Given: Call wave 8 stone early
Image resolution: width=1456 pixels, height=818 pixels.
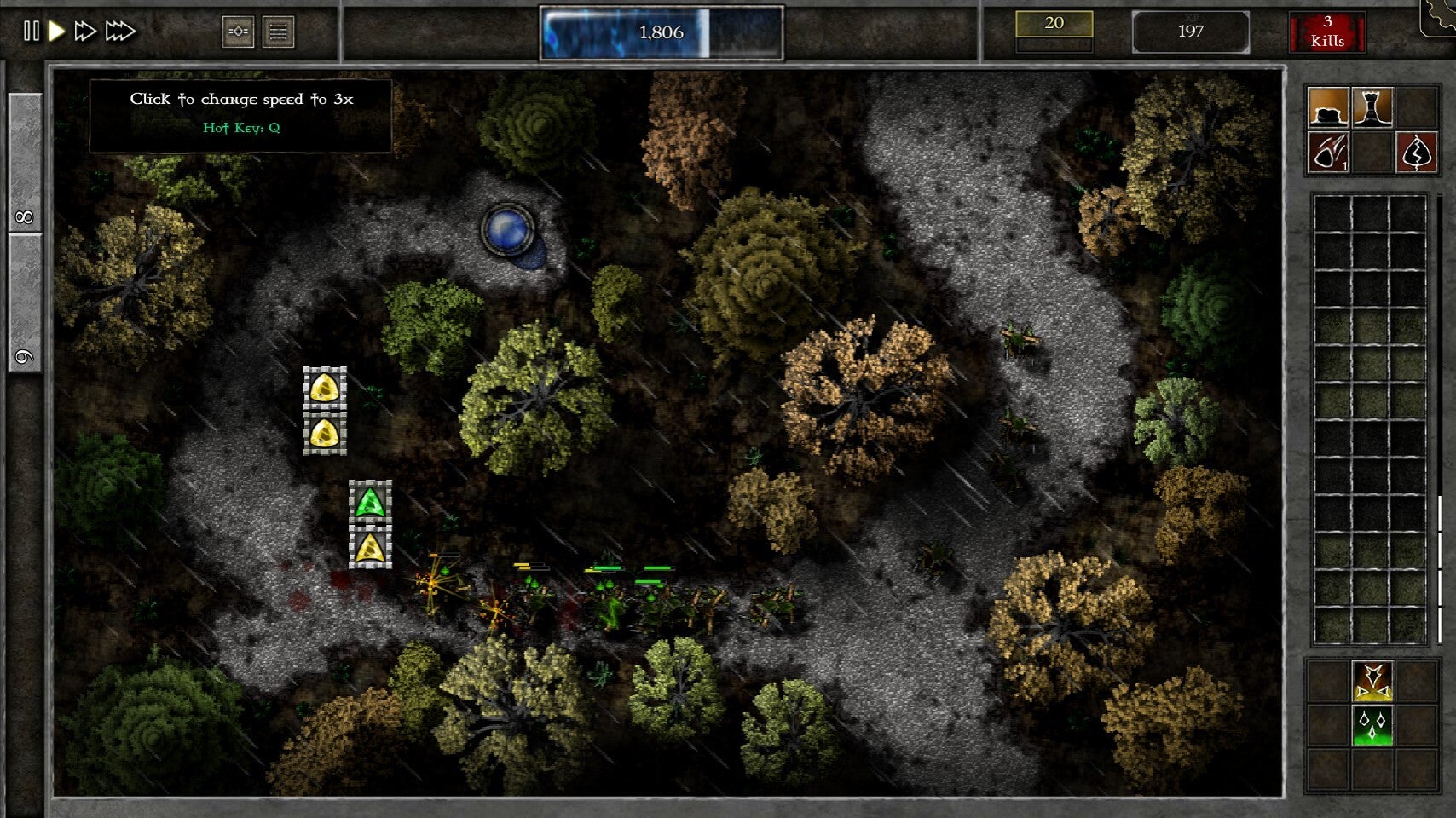Looking at the screenshot, I should (25, 162).
